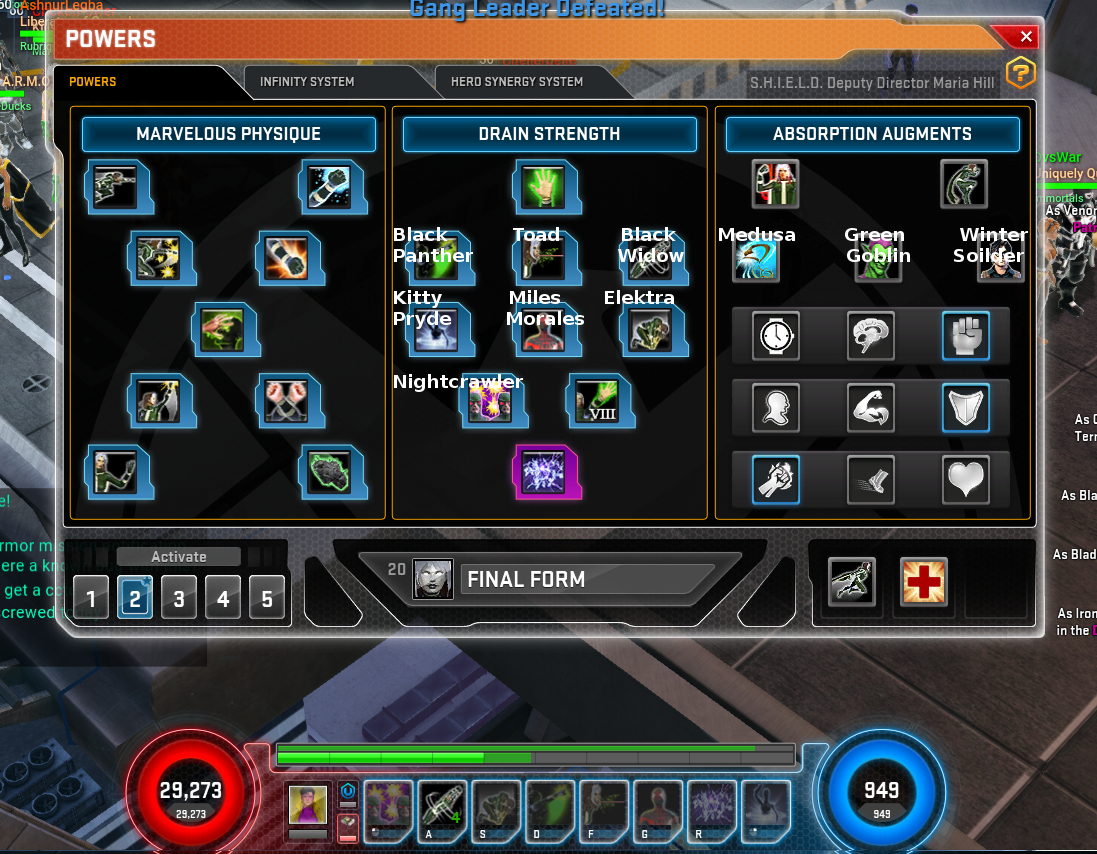1097x854 pixels.
Task: Close the Powers window
Action: (1026, 37)
